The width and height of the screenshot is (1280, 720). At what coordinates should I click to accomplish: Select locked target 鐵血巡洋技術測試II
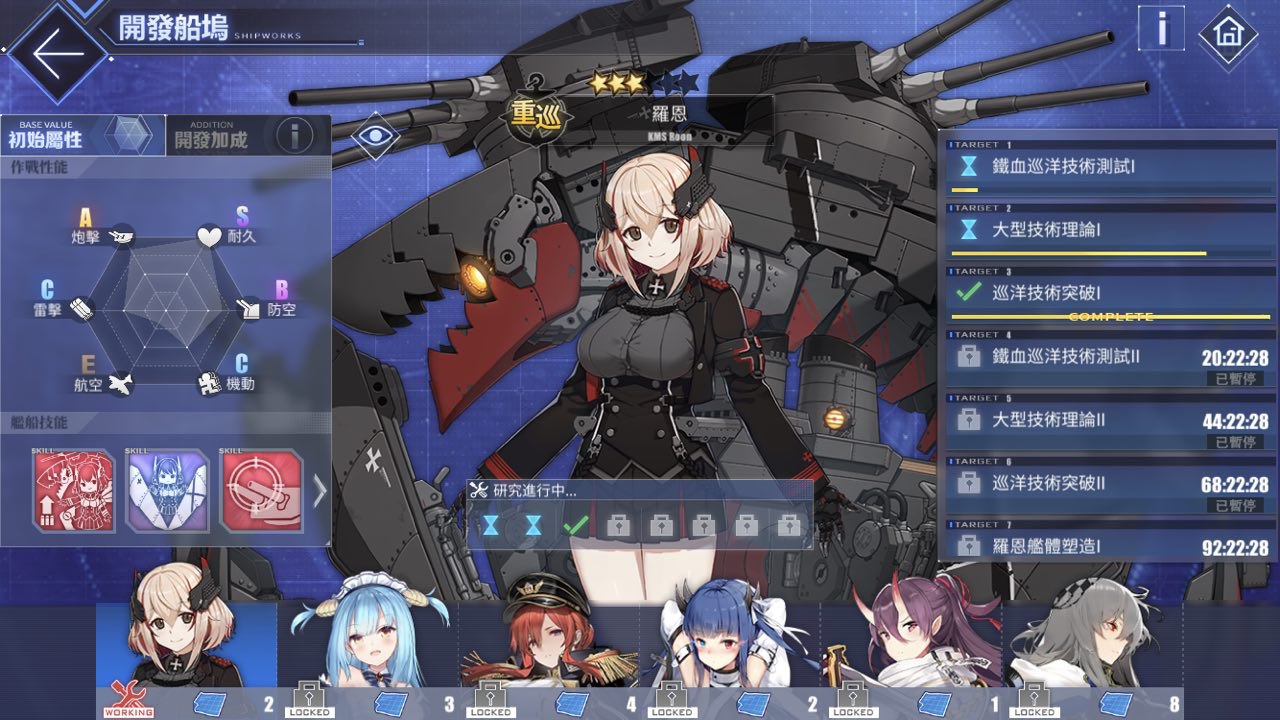(1110, 359)
